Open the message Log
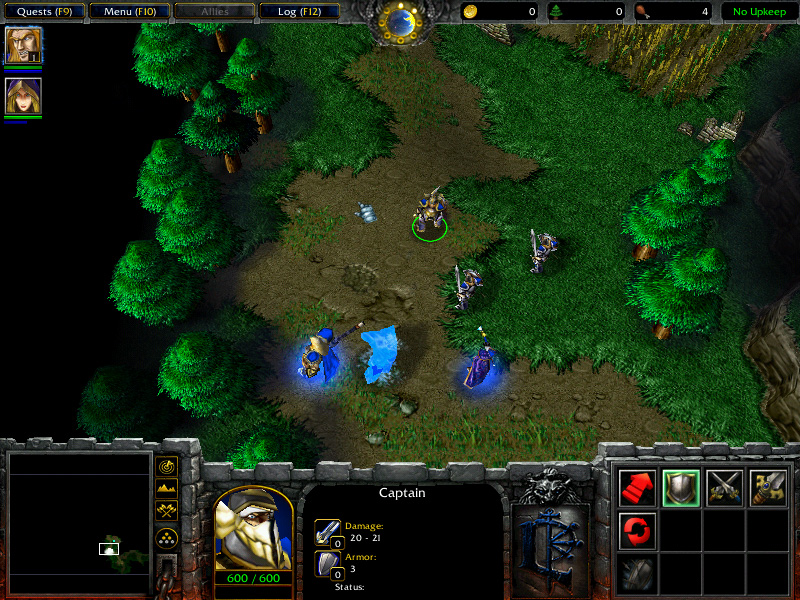This screenshot has width=800, height=600. pyautogui.click(x=298, y=12)
